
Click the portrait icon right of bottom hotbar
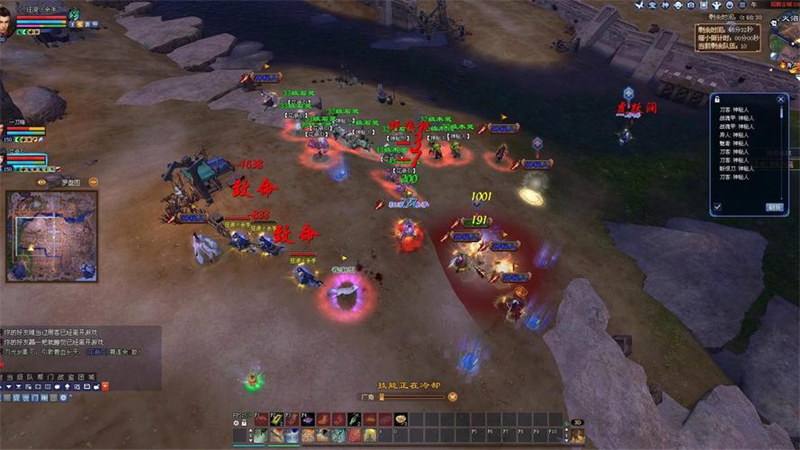pyautogui.click(x=577, y=435)
